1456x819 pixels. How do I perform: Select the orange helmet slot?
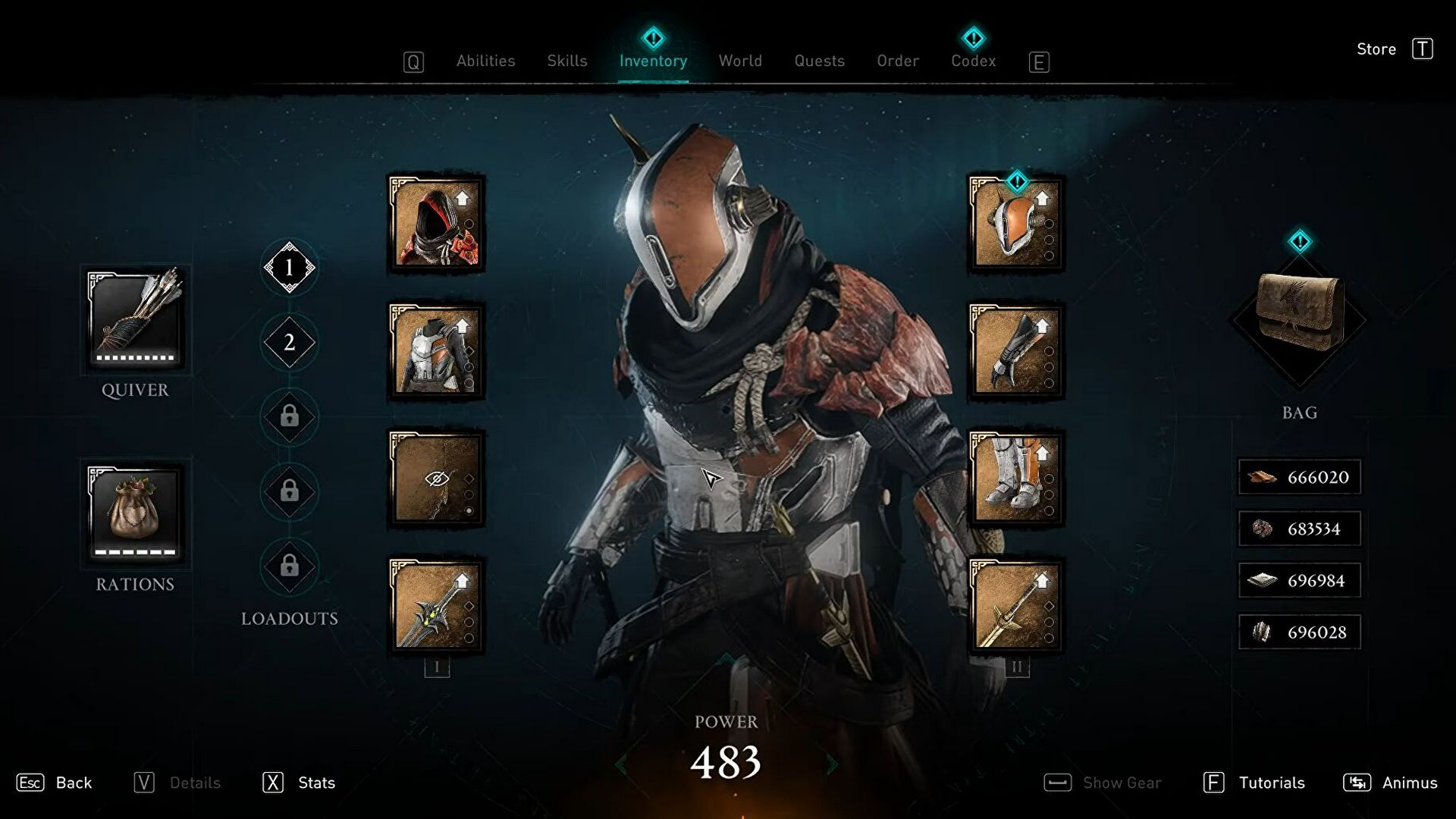pyautogui.click(x=1016, y=224)
